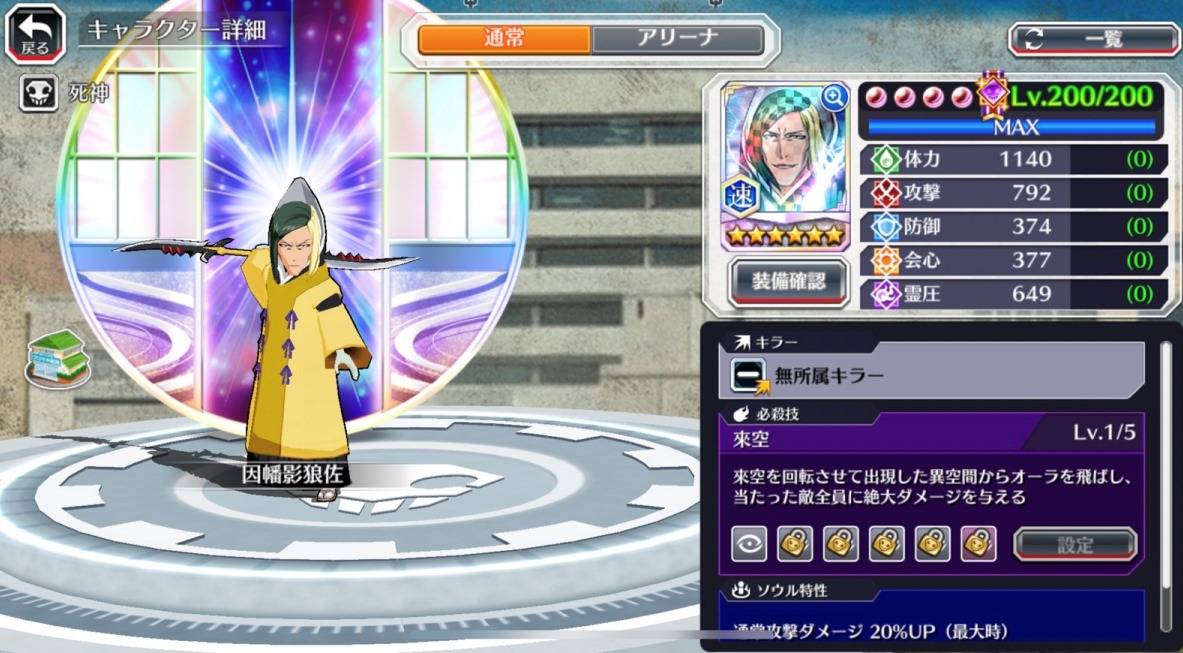The image size is (1183, 653).
Task: Select the 無所属キラー killer entry
Action: 937,374
